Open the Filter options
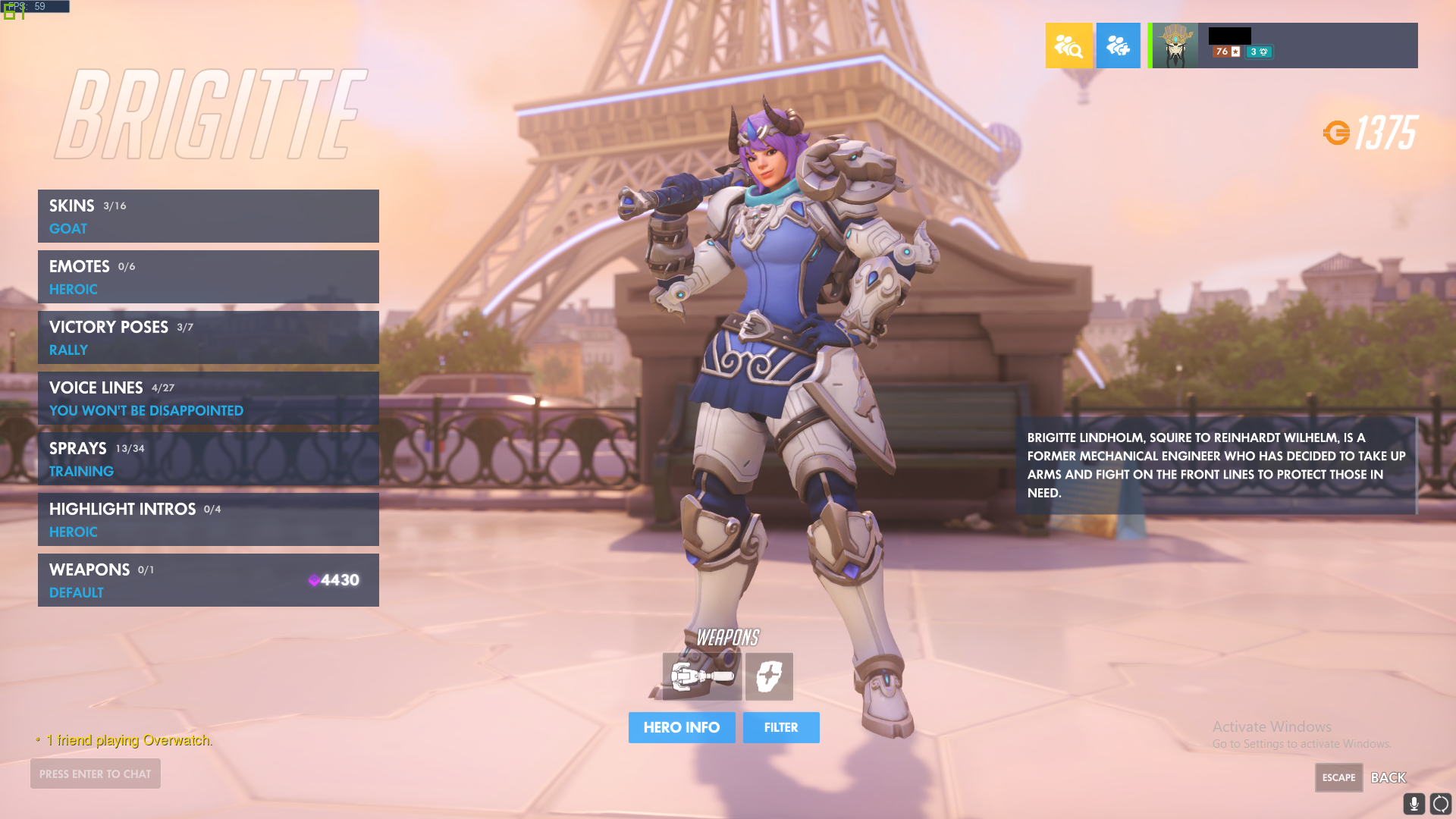The height and width of the screenshot is (819, 1456). tap(780, 727)
